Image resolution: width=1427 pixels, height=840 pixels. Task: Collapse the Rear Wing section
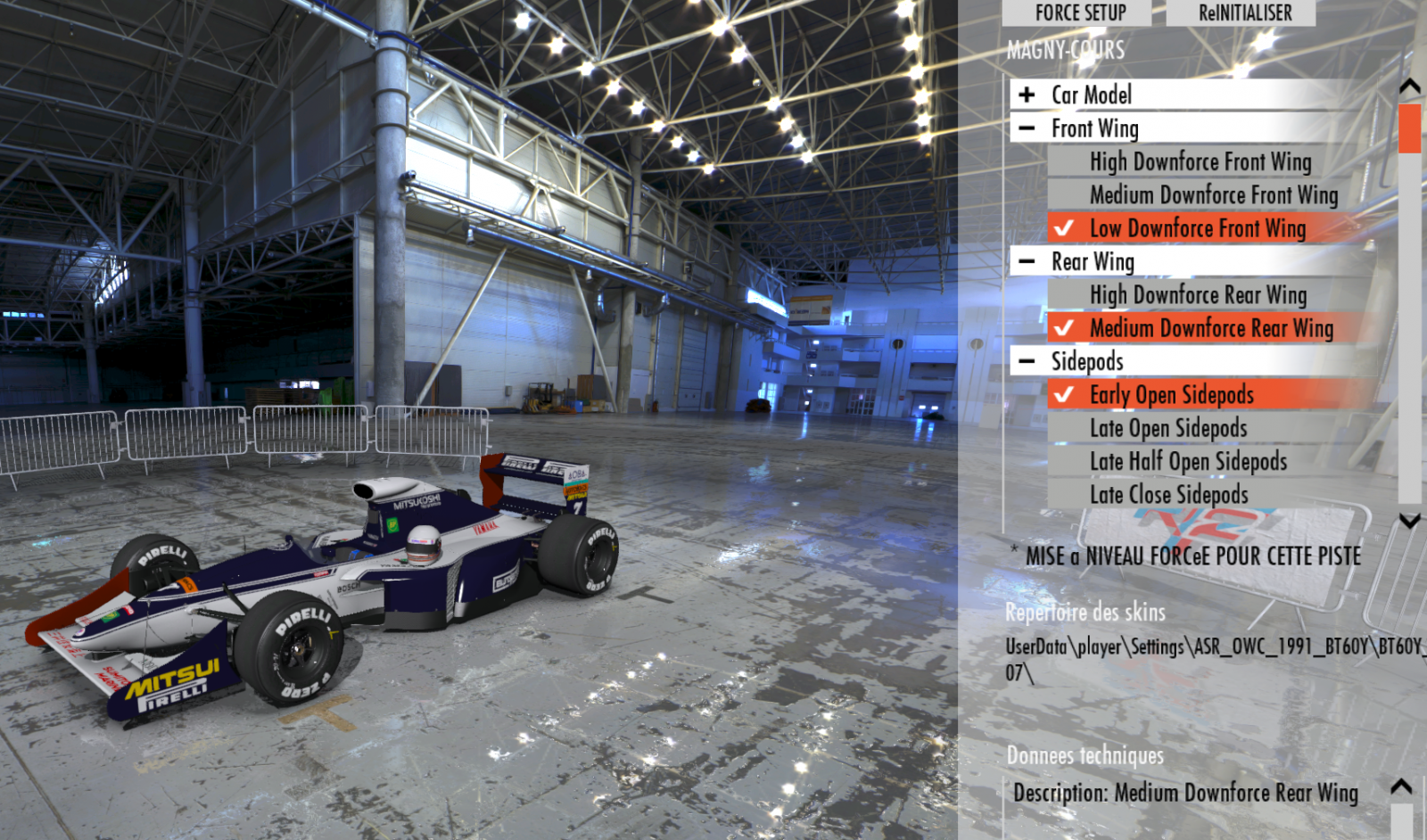(1027, 261)
